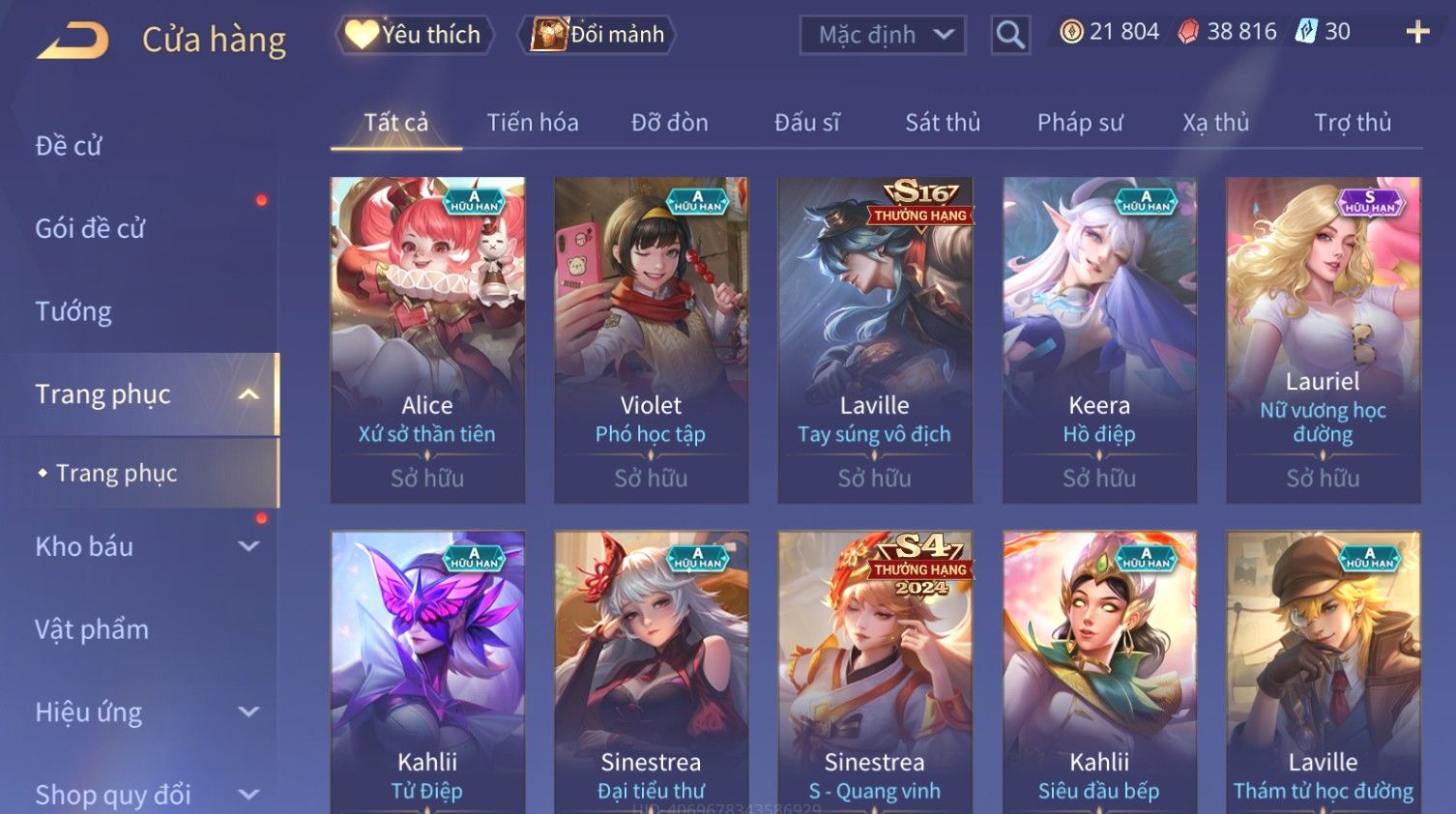Select the Trợ thủ tab
1456x814 pixels.
[1353, 123]
